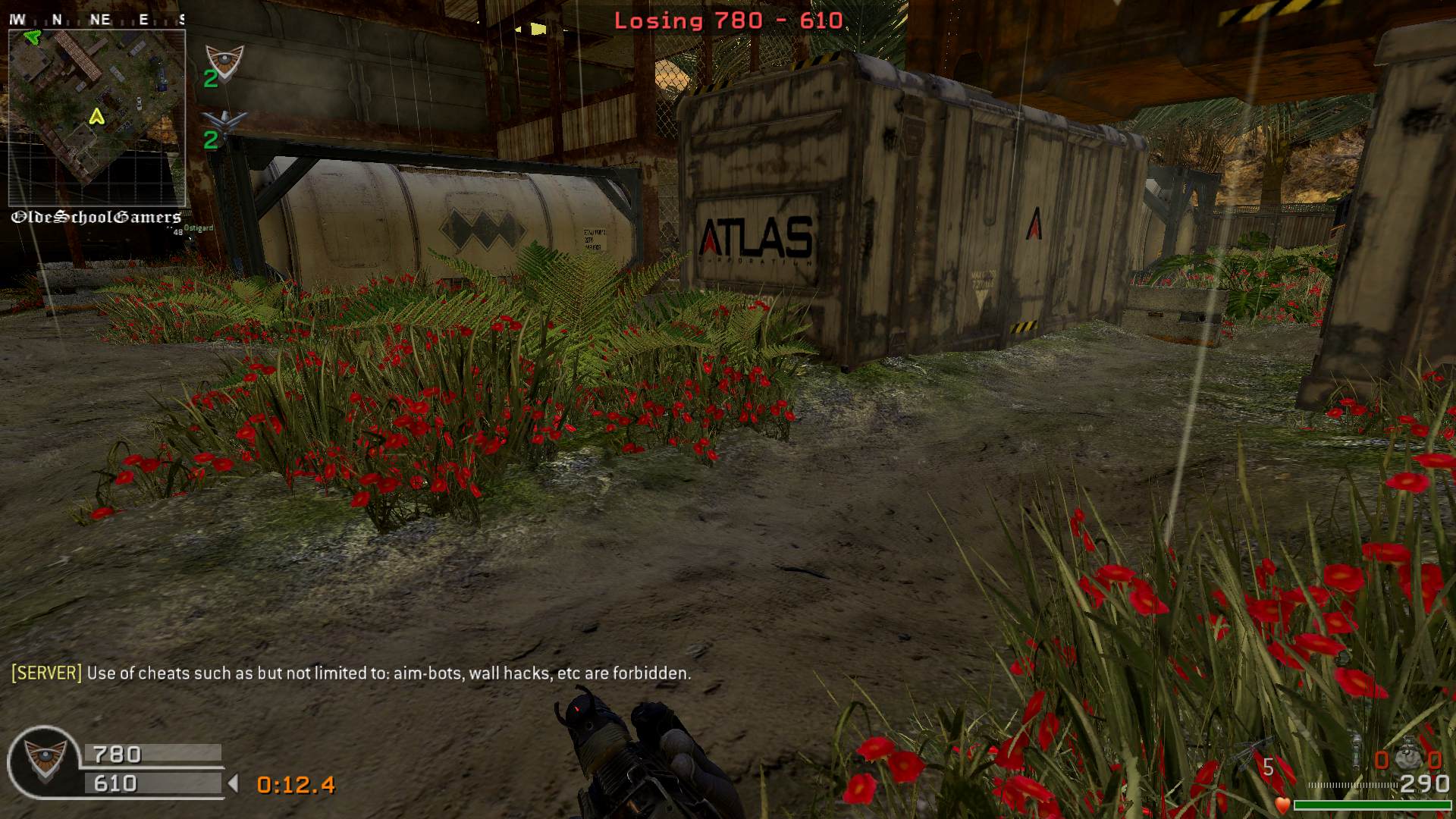Screen dimensions: 1456x819
Task: Click the green teammate arrow on the minimap
Action: coord(31,36)
